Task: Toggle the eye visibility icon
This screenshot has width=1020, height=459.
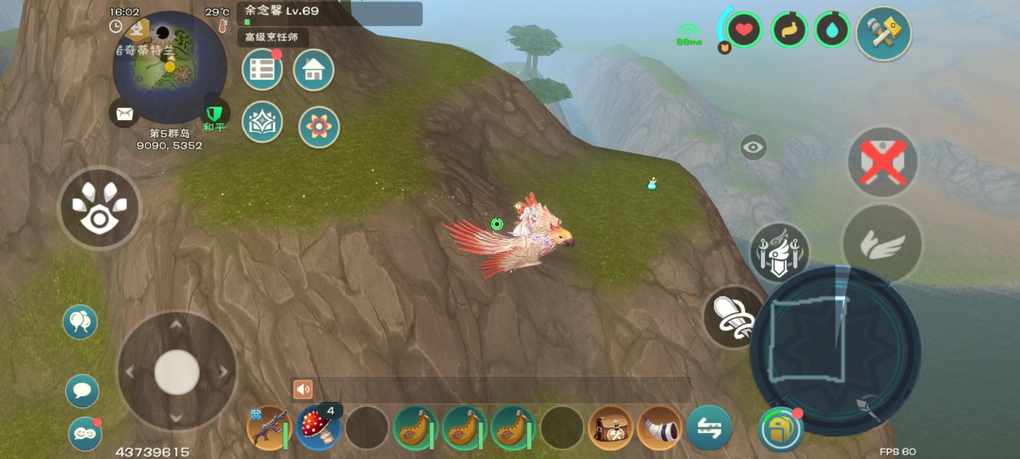Action: click(753, 148)
